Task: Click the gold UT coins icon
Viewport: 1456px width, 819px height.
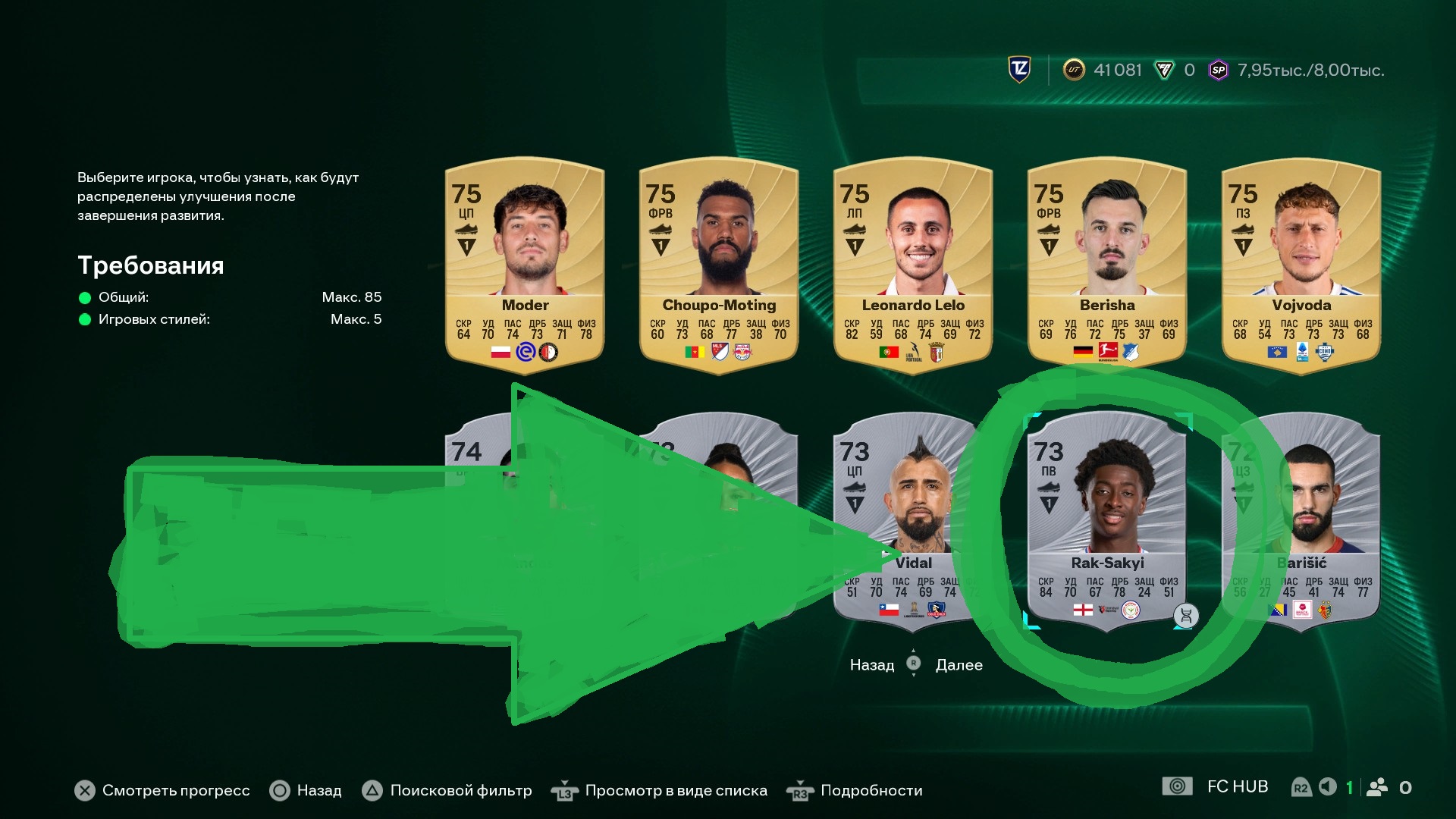Action: 1074,71
